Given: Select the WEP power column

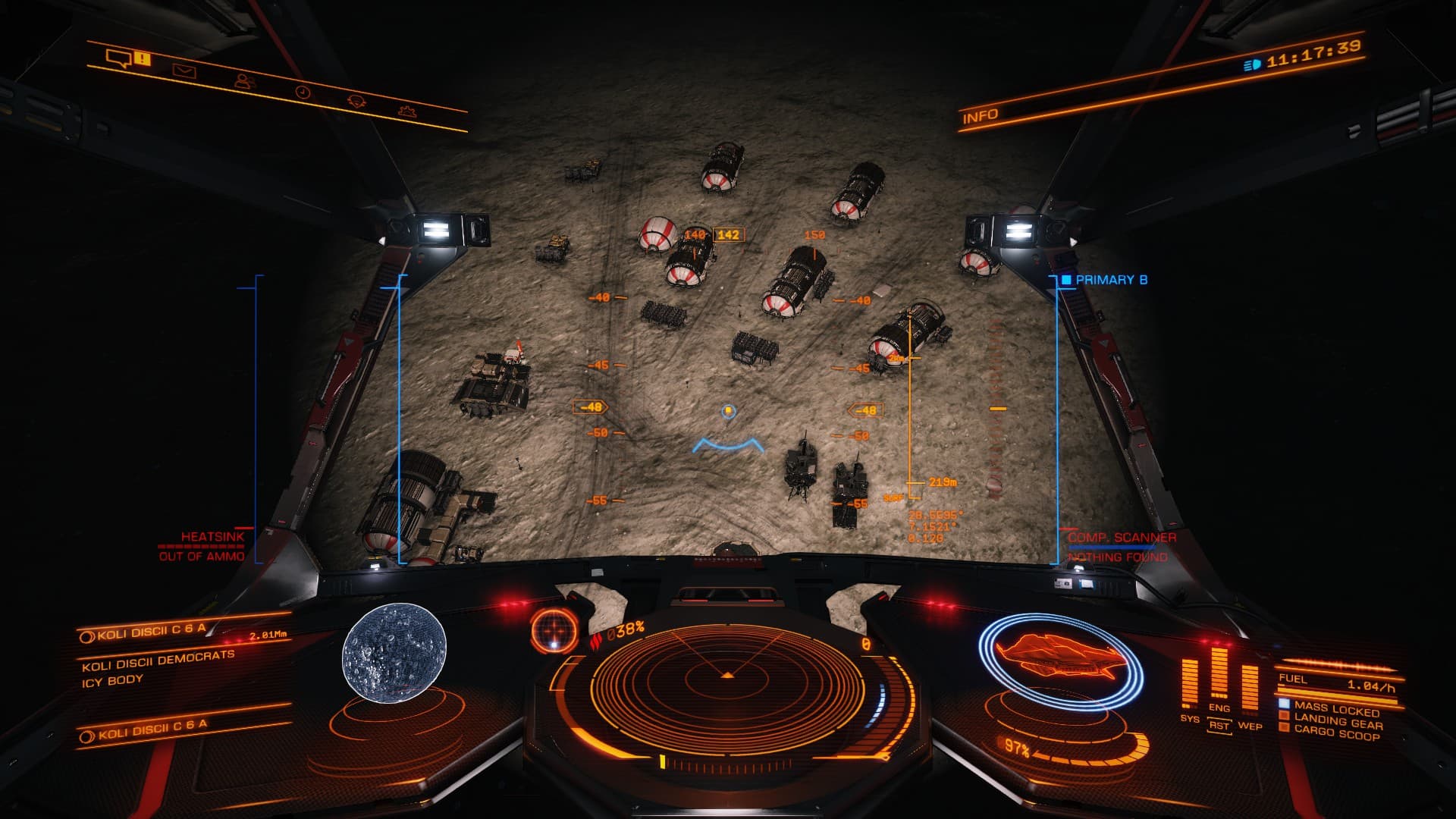Looking at the screenshot, I should pyautogui.click(x=1249, y=689).
